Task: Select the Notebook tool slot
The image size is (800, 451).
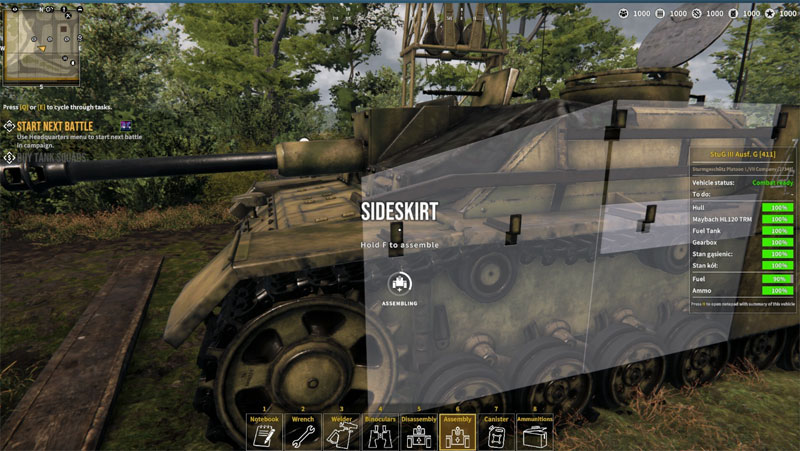Action: [265, 432]
